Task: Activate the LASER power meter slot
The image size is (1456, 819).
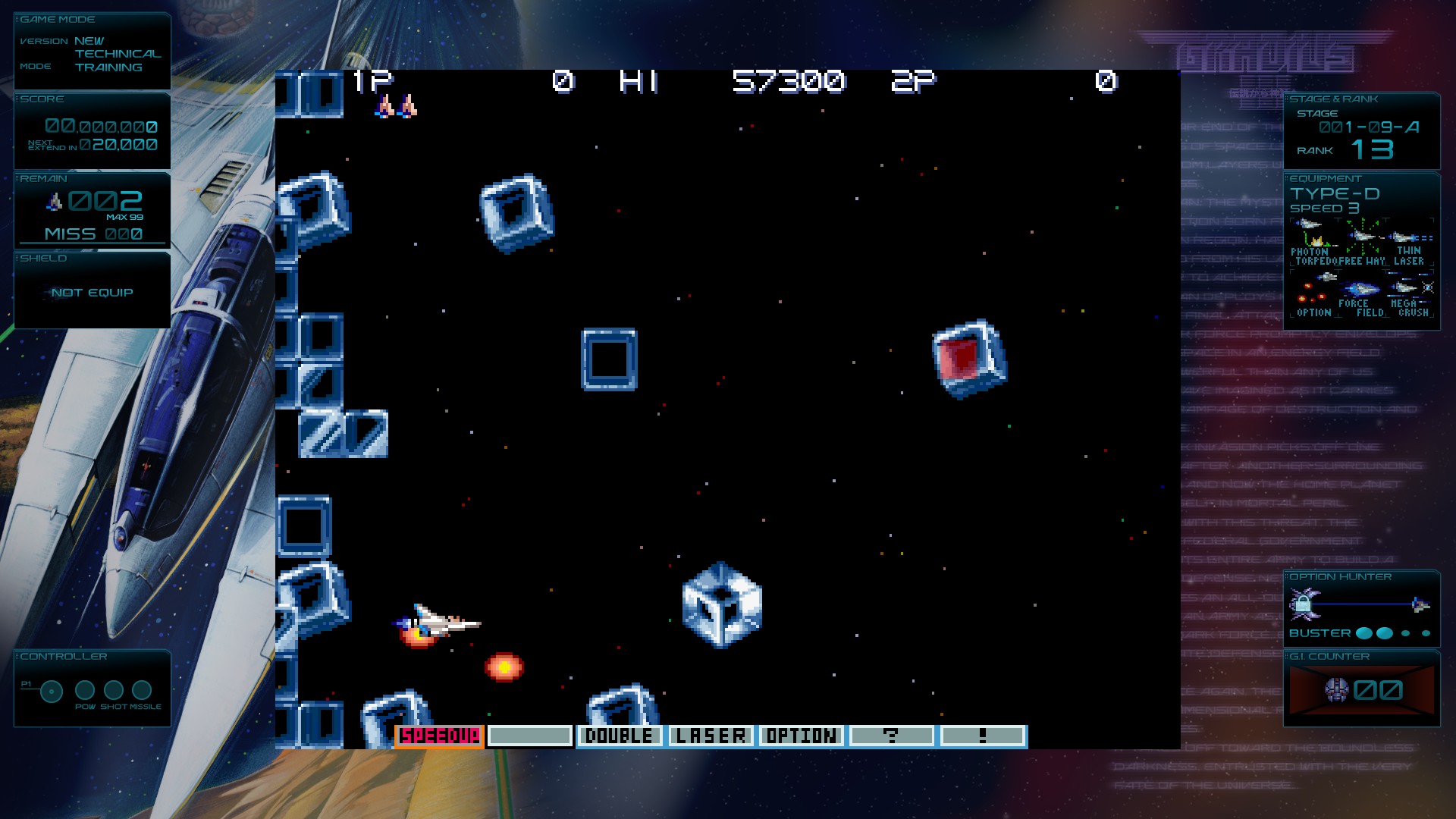Action: pos(711,736)
